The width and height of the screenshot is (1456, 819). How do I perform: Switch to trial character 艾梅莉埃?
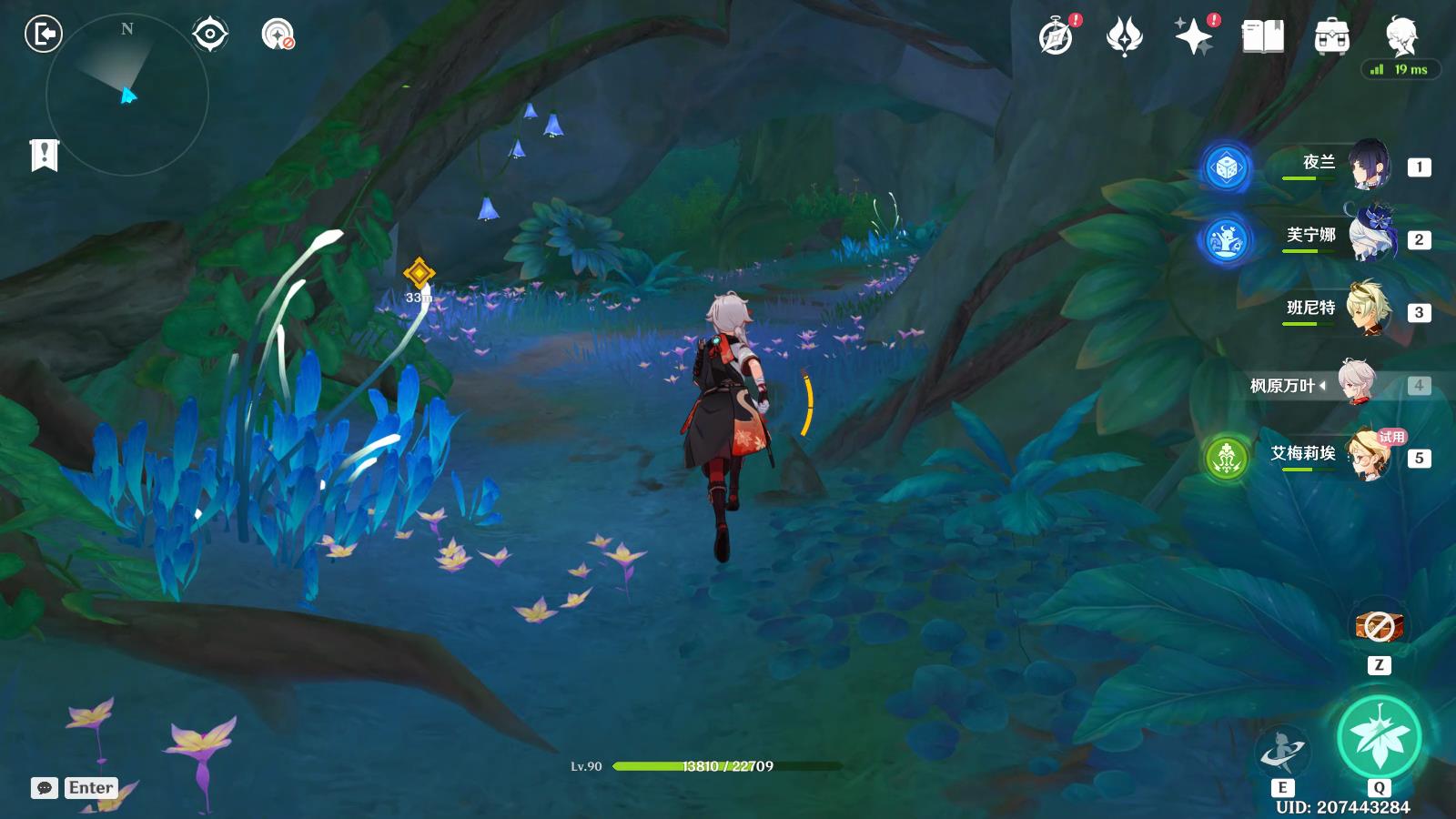(1367, 455)
